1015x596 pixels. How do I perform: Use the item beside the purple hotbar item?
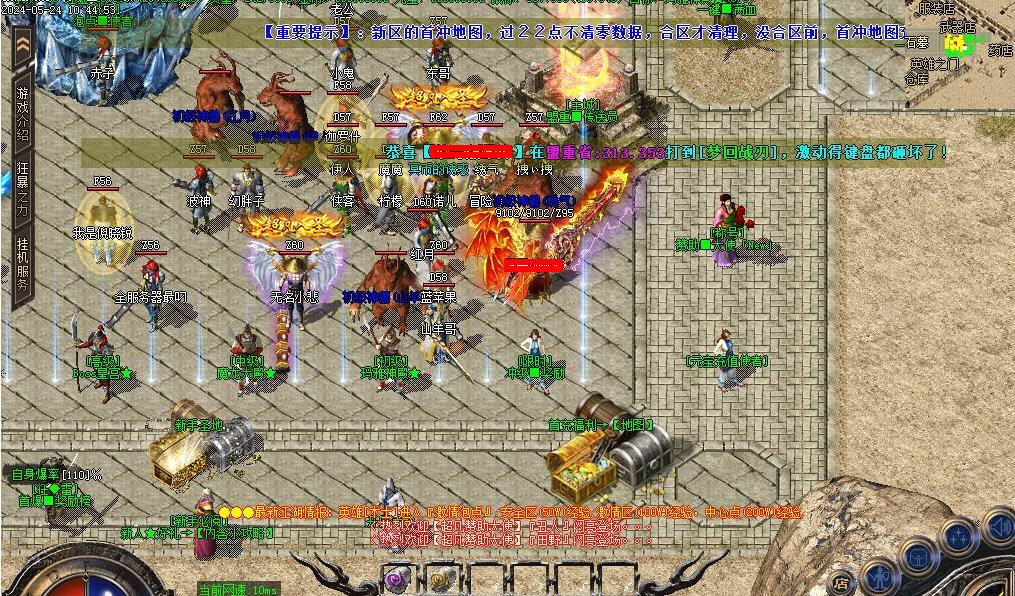tap(439, 578)
